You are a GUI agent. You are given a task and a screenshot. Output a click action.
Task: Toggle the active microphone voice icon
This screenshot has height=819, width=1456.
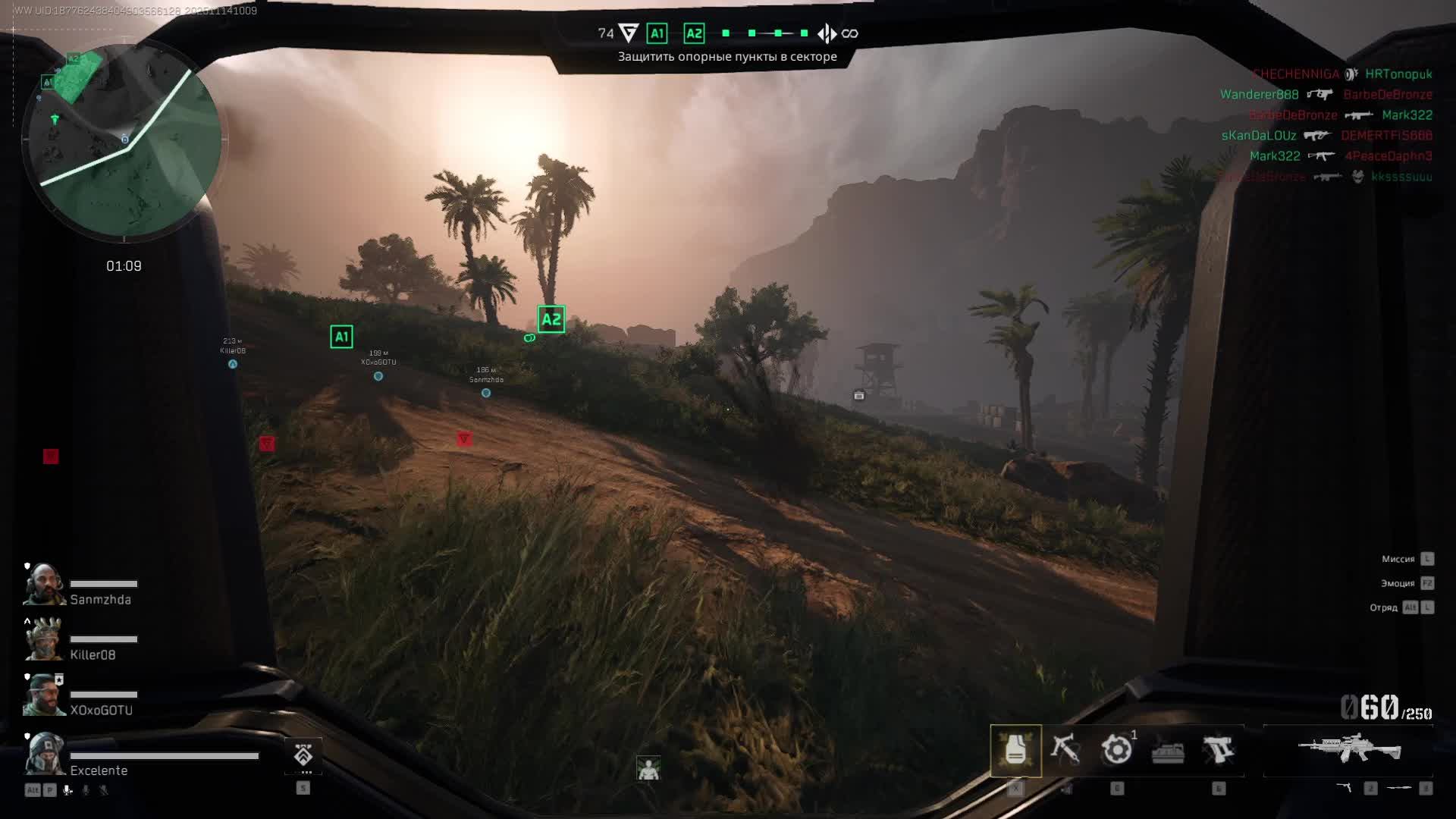[67, 790]
